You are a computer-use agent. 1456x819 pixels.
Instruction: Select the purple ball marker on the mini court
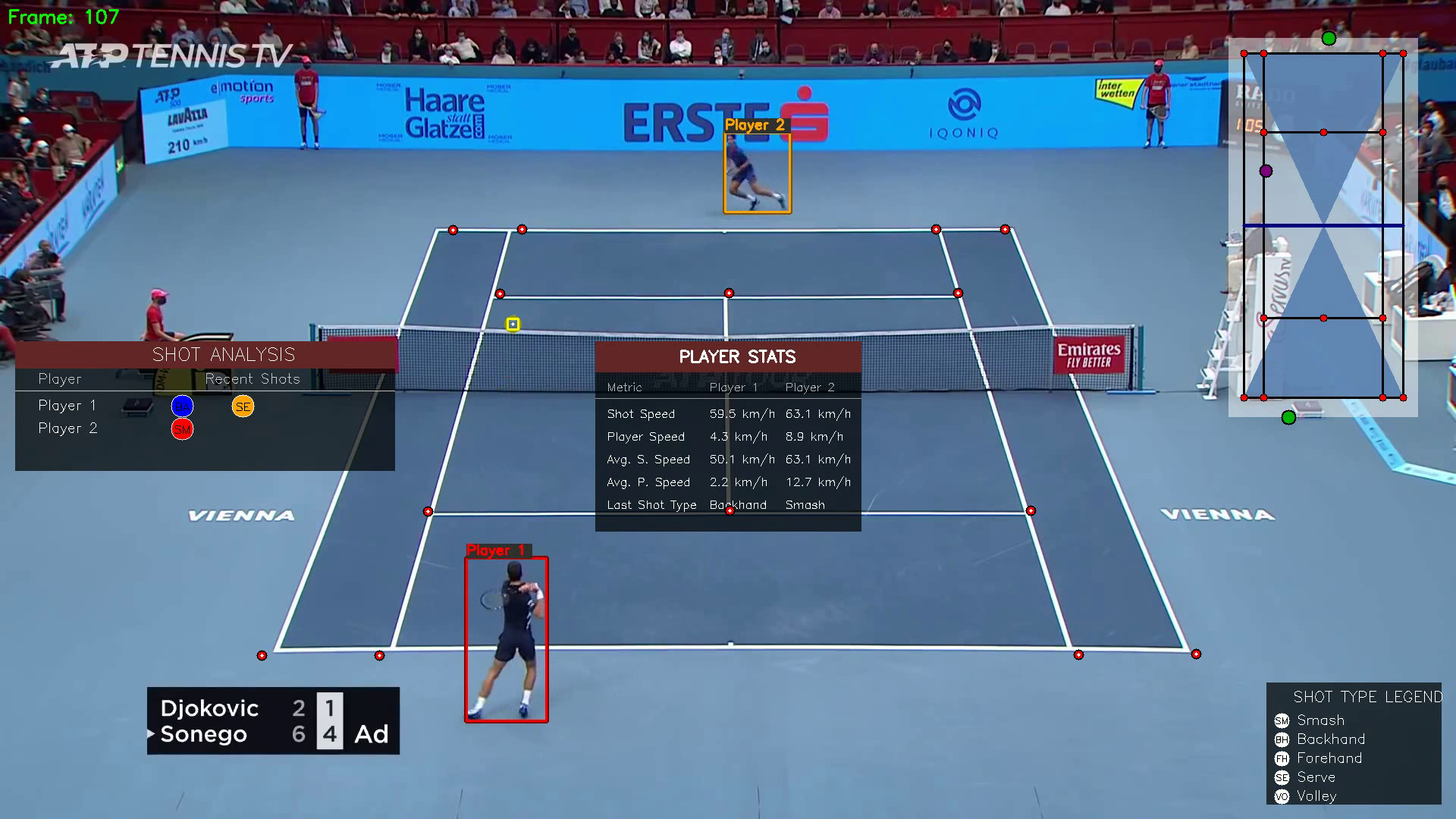click(1266, 171)
